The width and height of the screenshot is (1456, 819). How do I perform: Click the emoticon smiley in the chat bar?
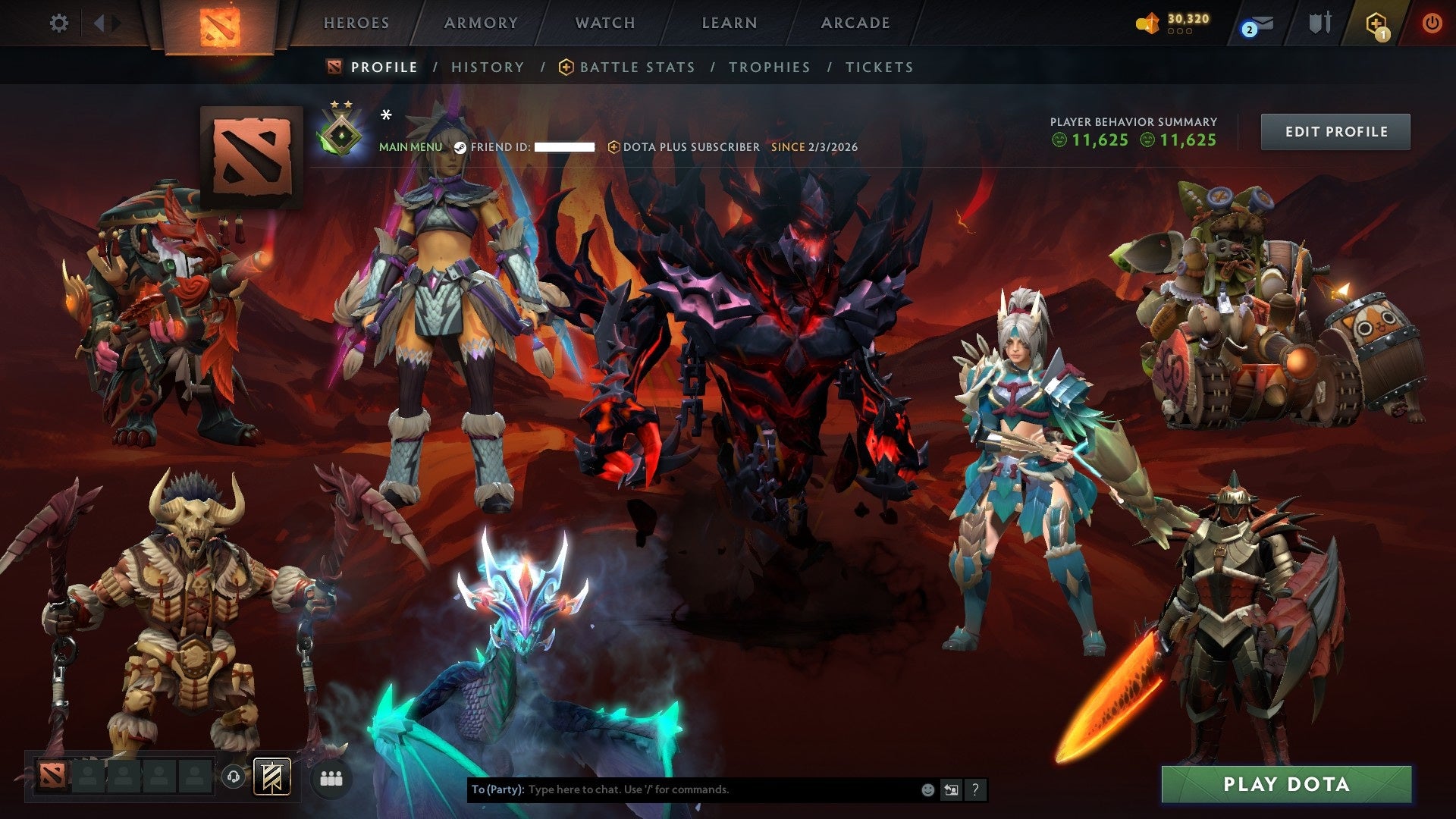tap(927, 789)
